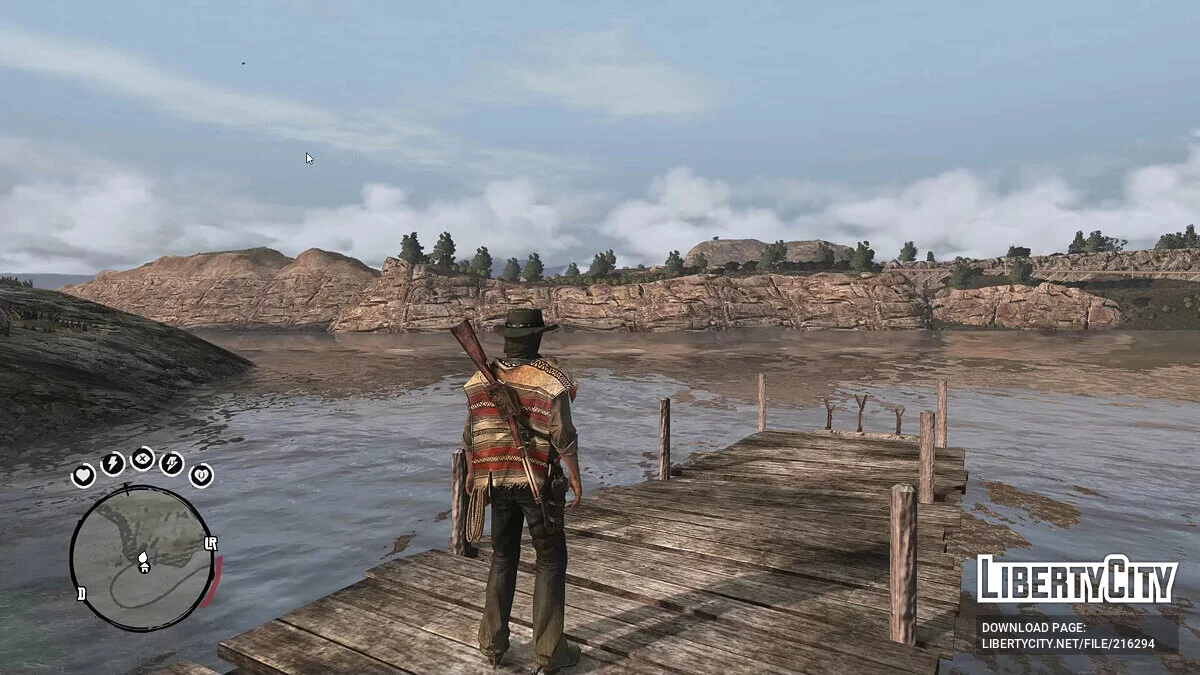Screen dimensions: 1200x675
Task: Open the LibertyCity logo watermark
Action: click(1076, 579)
